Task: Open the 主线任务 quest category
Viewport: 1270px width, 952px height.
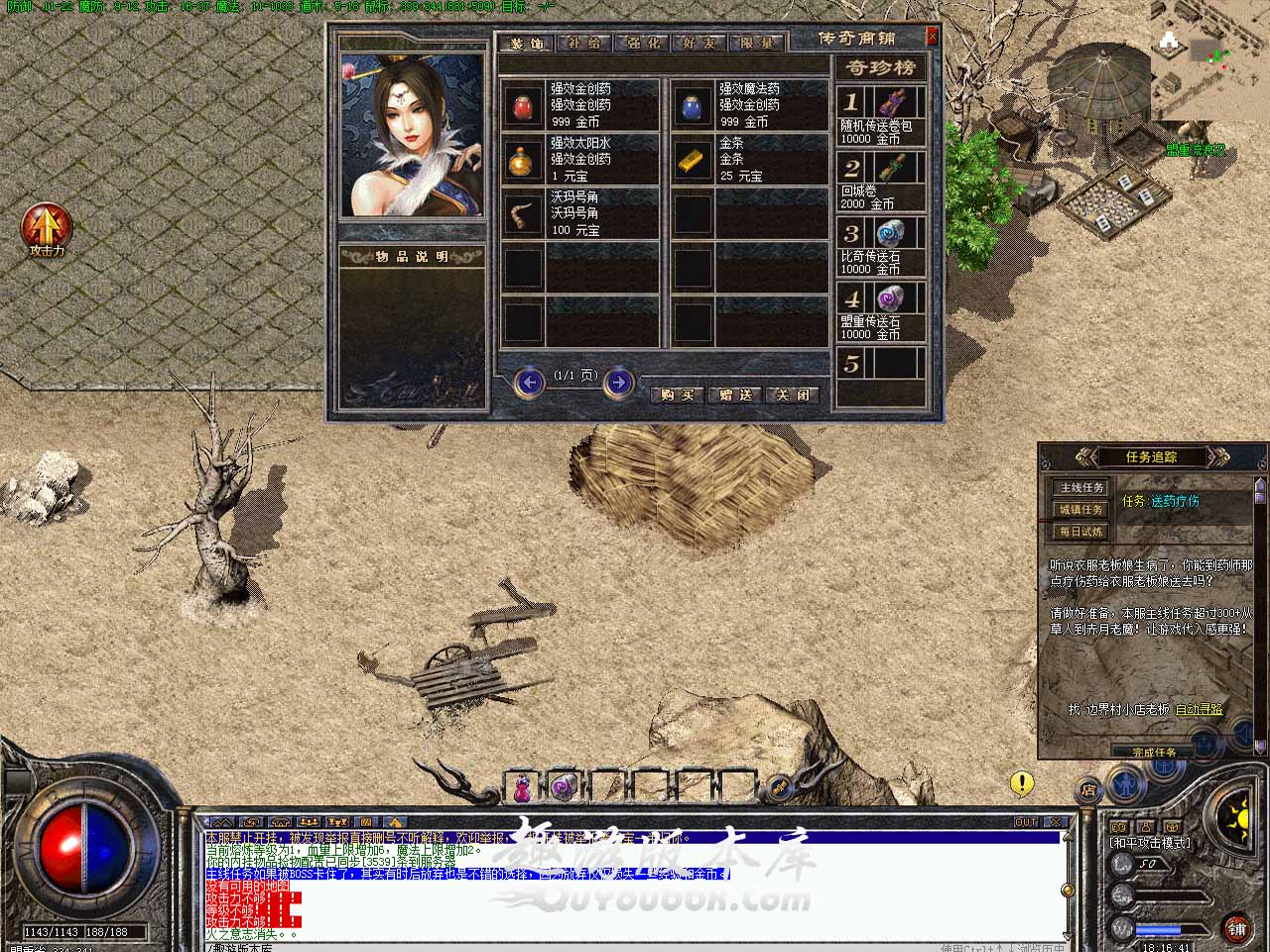Action: pyautogui.click(x=1081, y=488)
